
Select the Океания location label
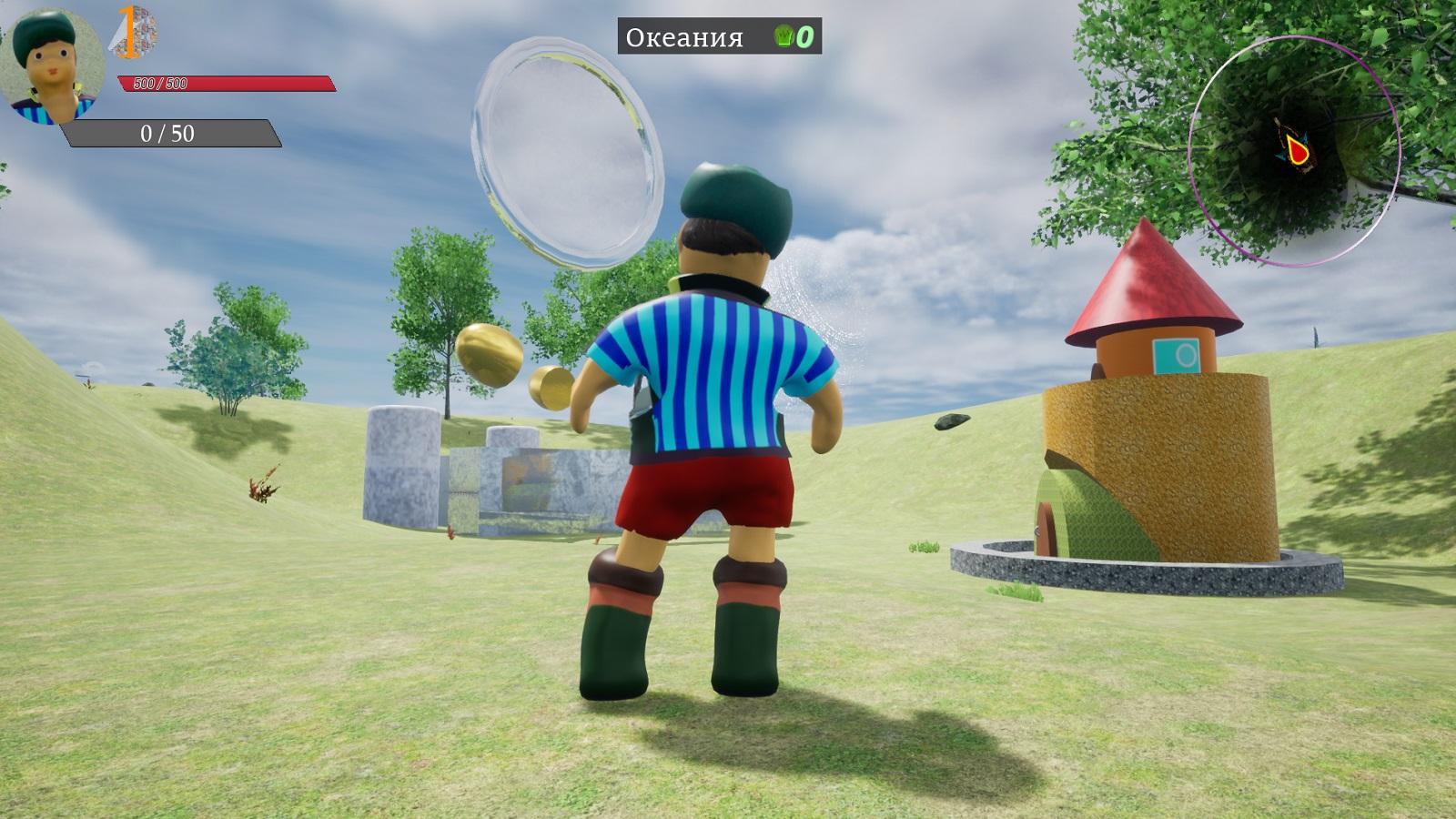684,37
